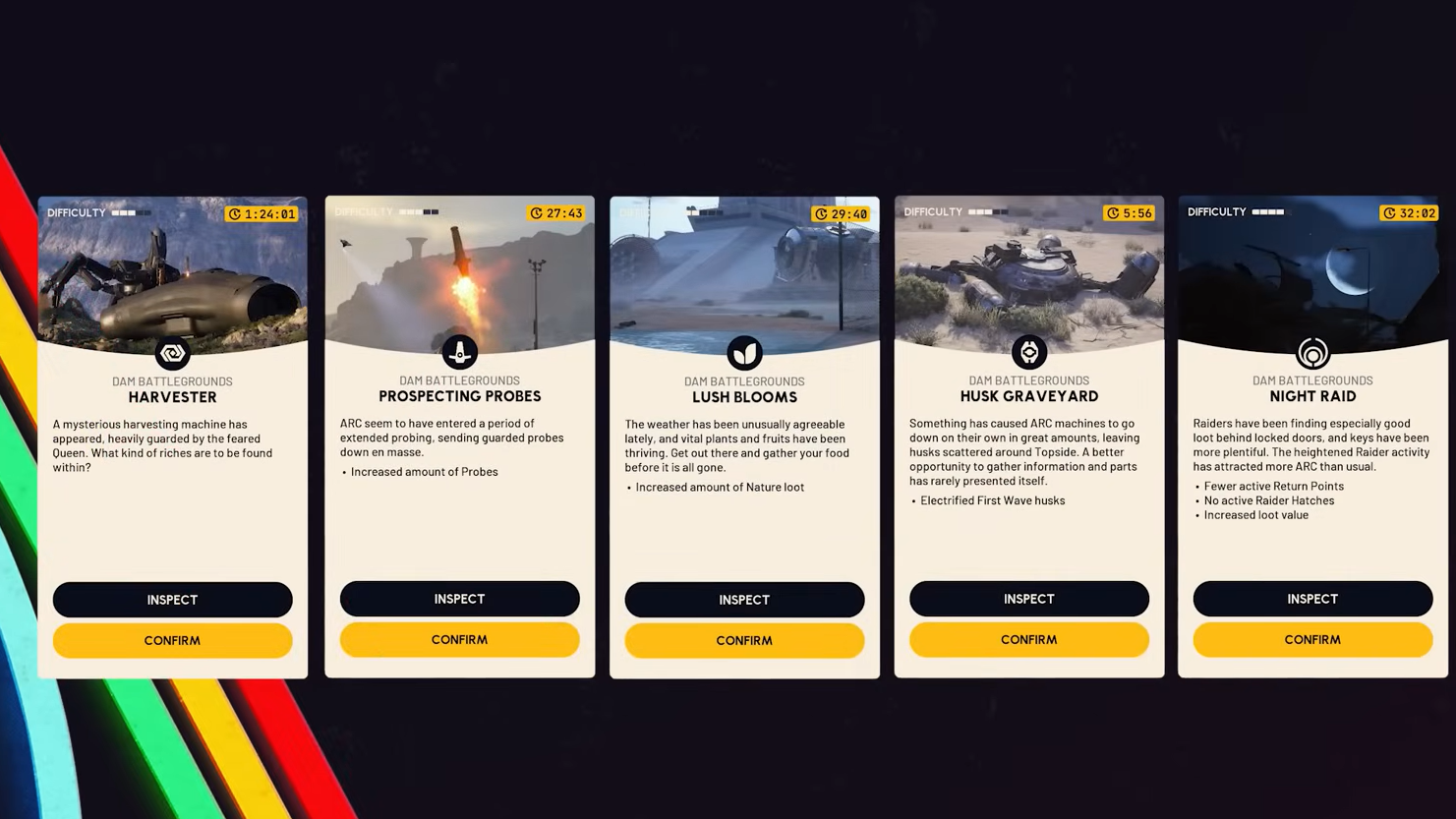Choose the Prospecting Probes rocket image

(x=459, y=275)
